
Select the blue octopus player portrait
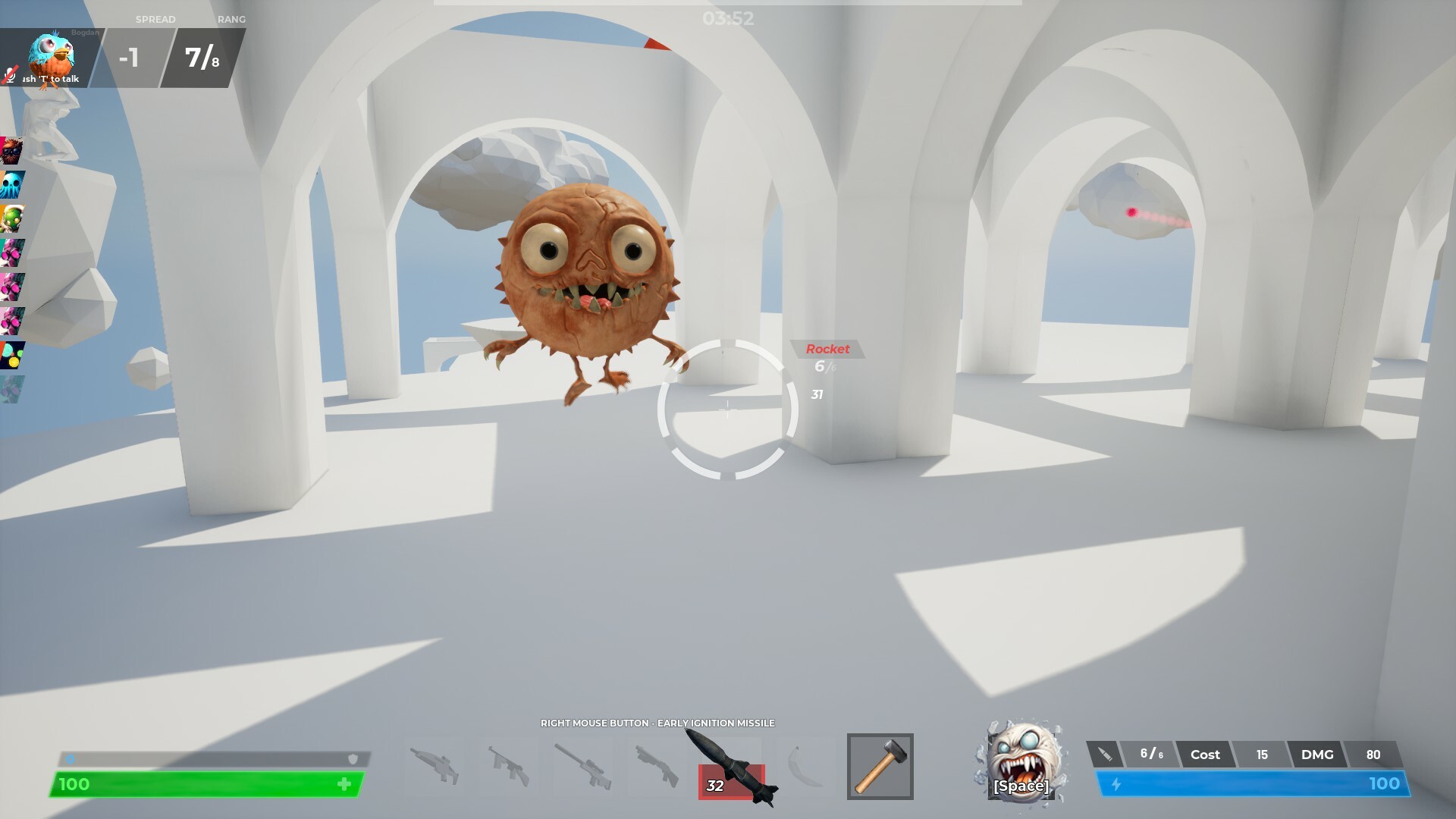tap(12, 182)
